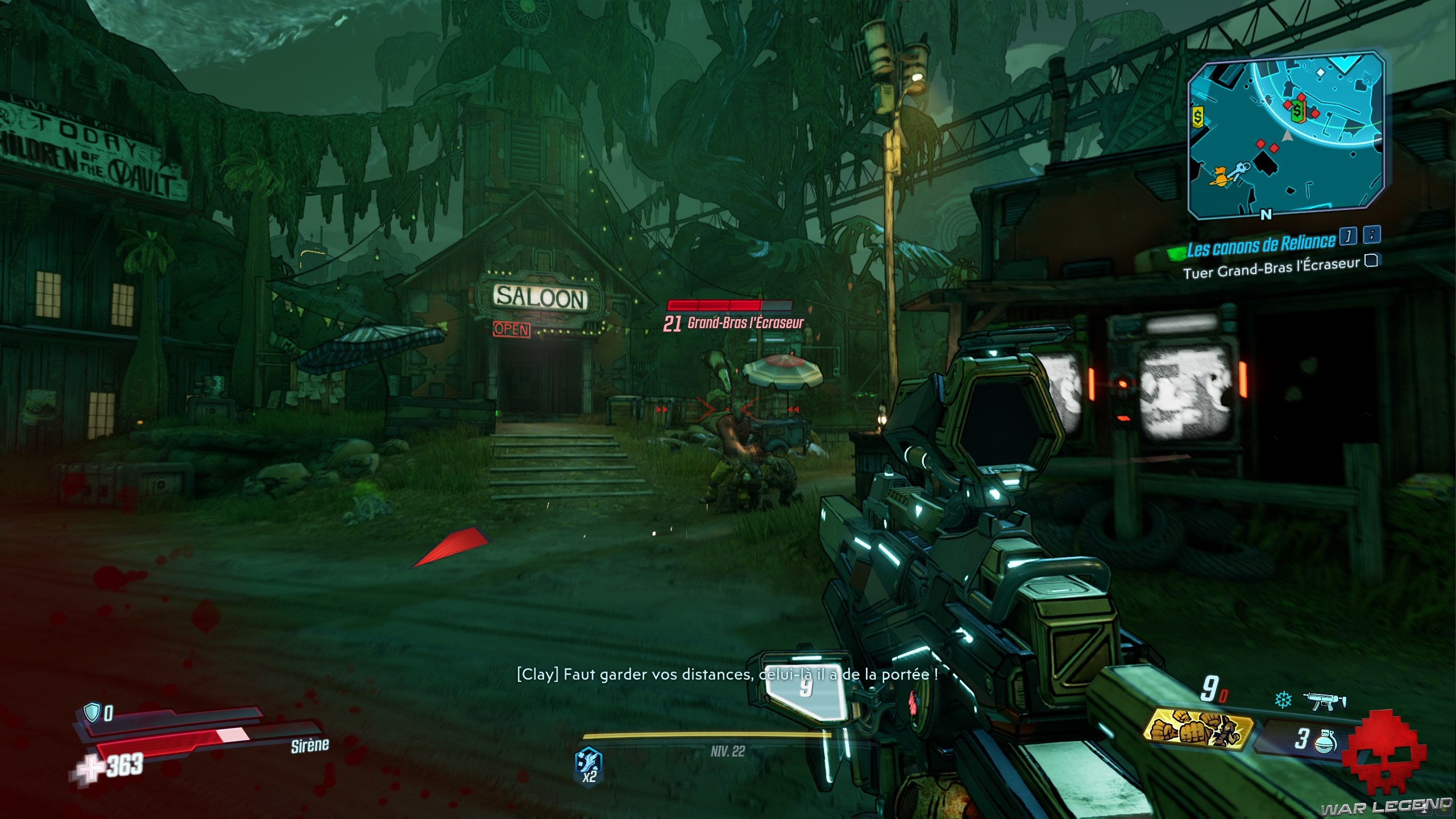Open the "Les canons de Reliance" mission tracker

click(1260, 245)
